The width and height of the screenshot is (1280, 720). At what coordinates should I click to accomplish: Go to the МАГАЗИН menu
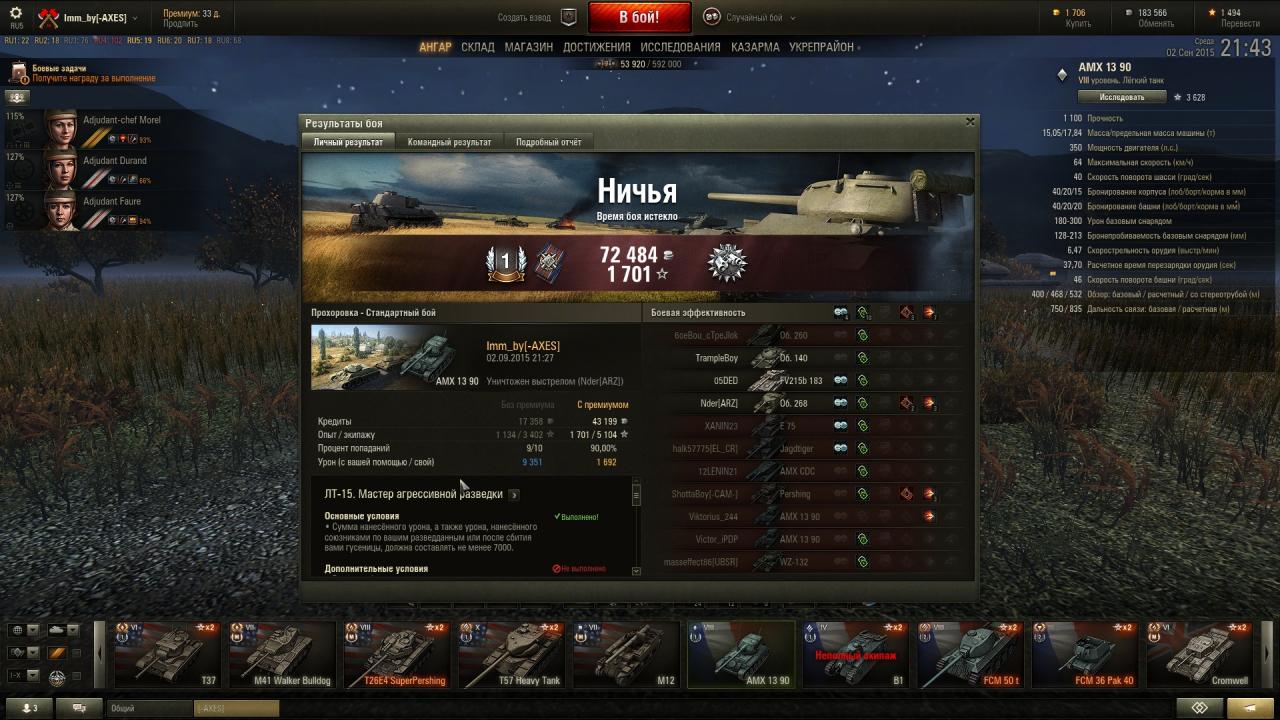click(x=528, y=47)
